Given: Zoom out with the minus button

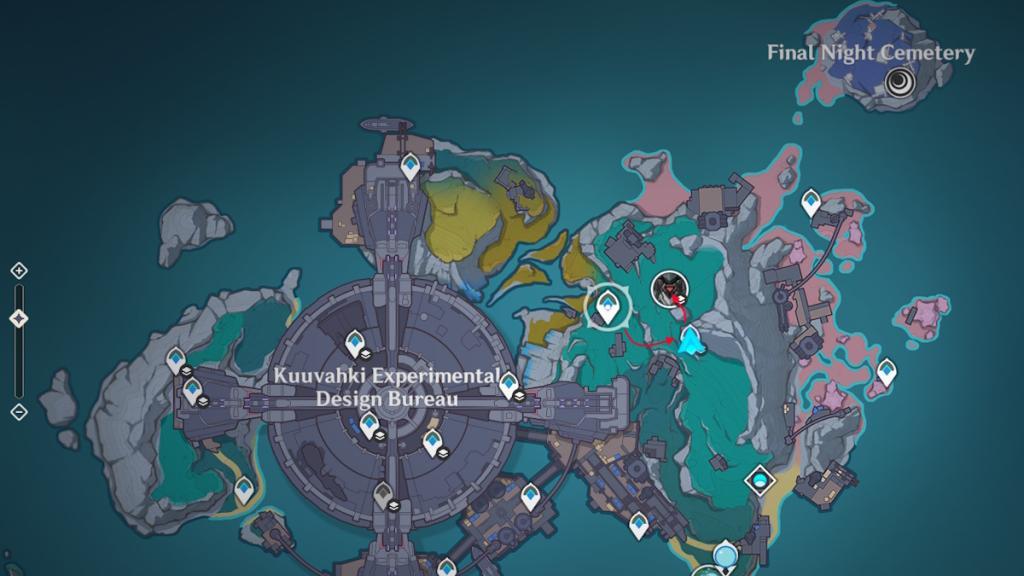Looking at the screenshot, I should point(18,411).
